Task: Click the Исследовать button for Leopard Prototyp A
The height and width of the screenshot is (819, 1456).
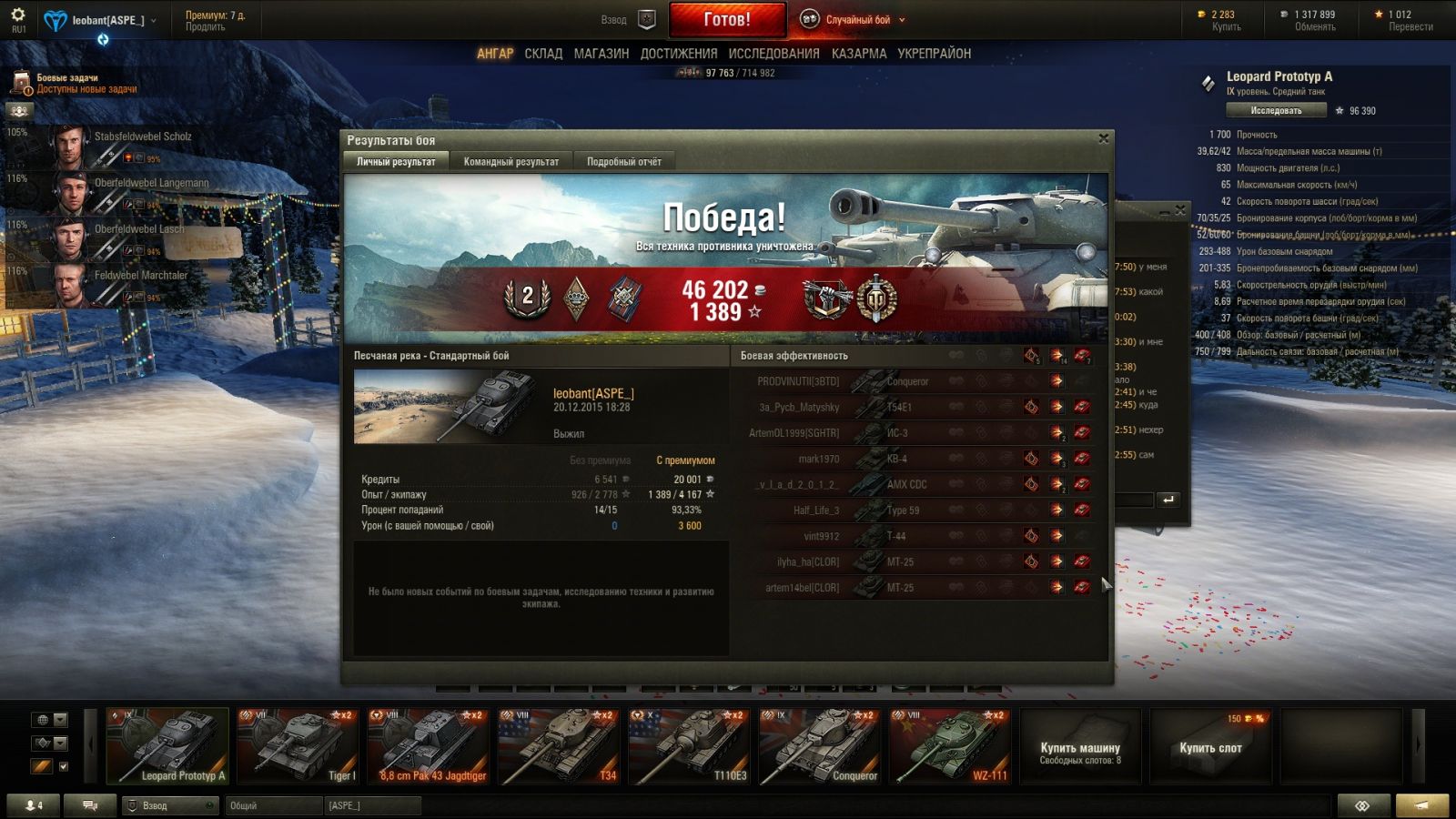Action: click(1275, 111)
